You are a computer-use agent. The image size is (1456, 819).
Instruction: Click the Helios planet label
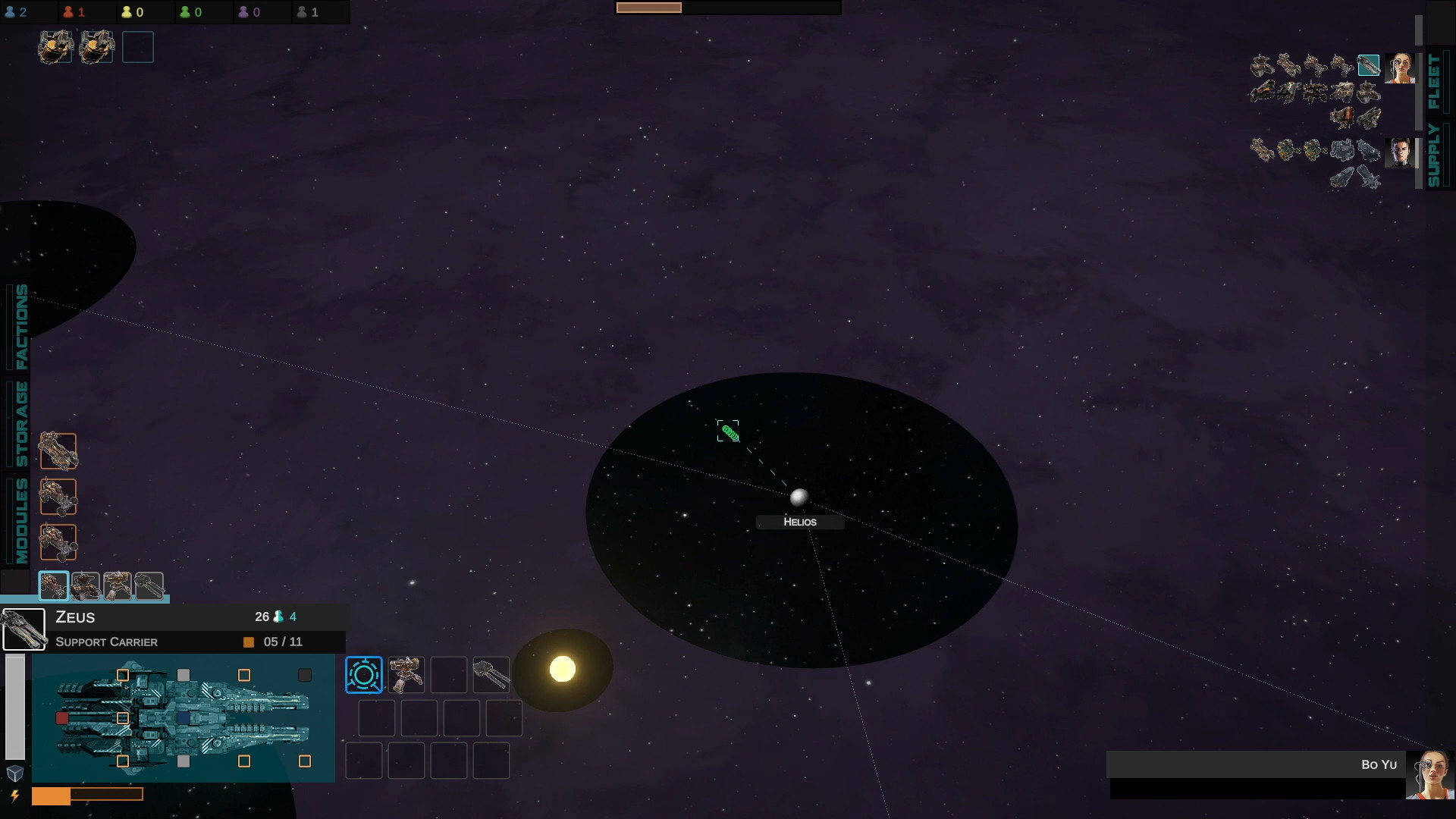pyautogui.click(x=799, y=522)
